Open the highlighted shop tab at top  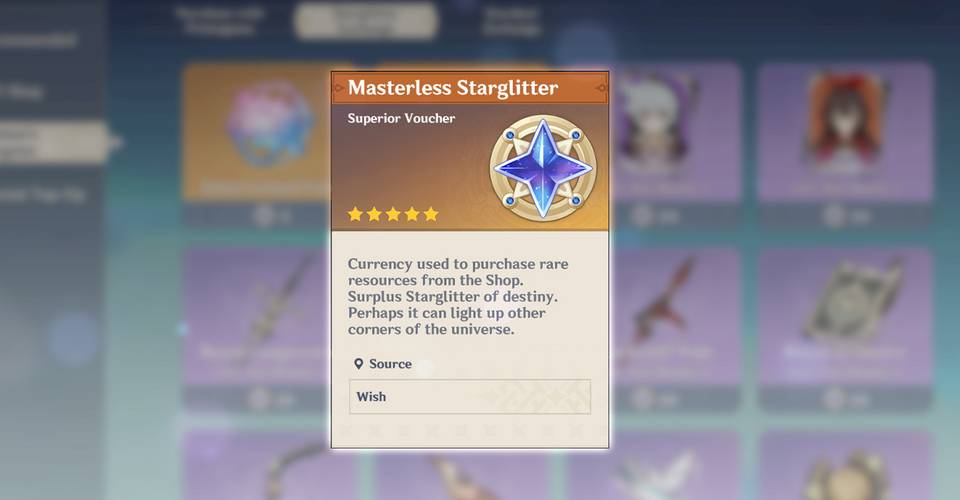[x=366, y=20]
